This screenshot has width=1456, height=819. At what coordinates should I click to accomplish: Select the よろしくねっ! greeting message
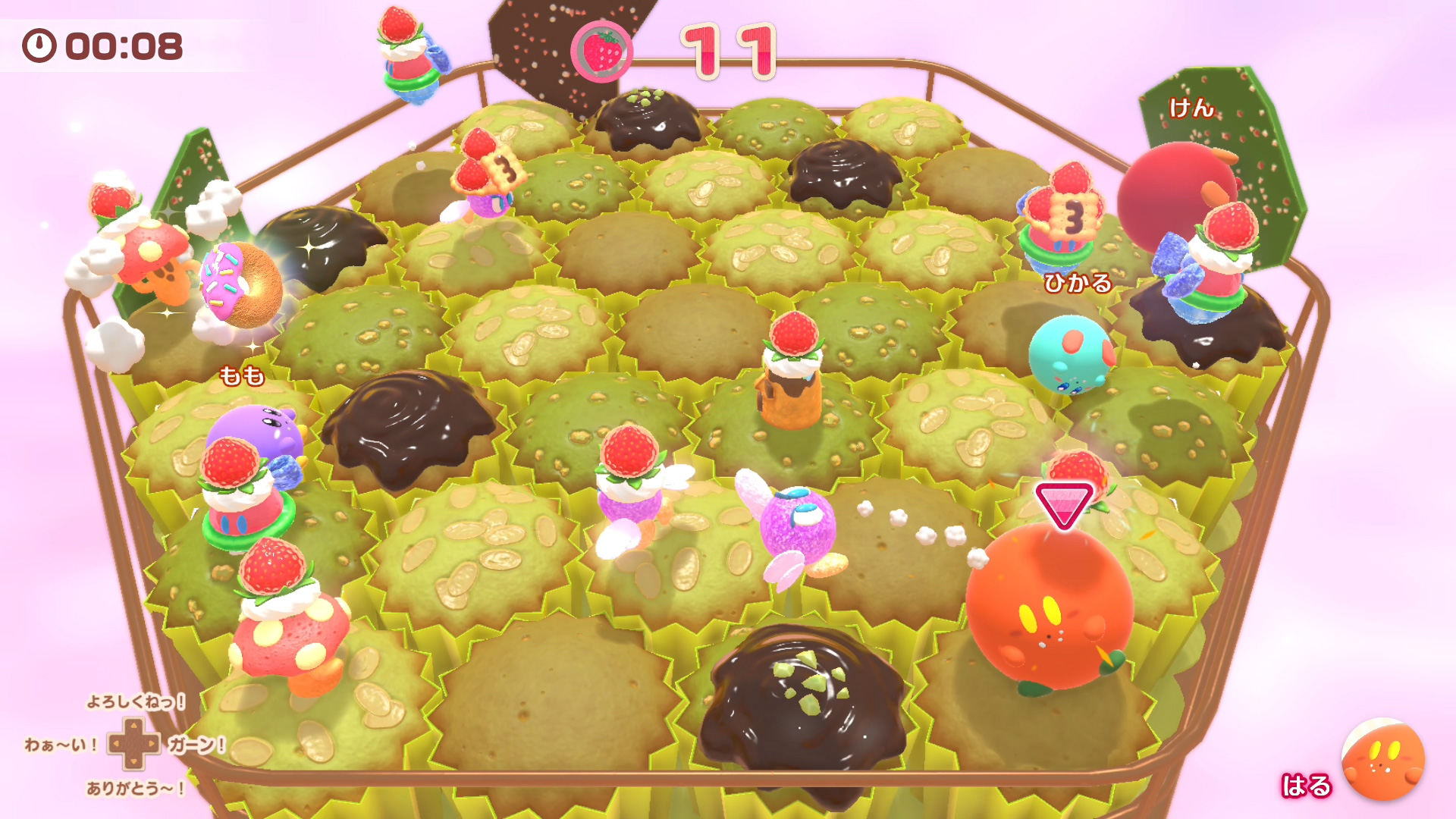[x=135, y=701]
